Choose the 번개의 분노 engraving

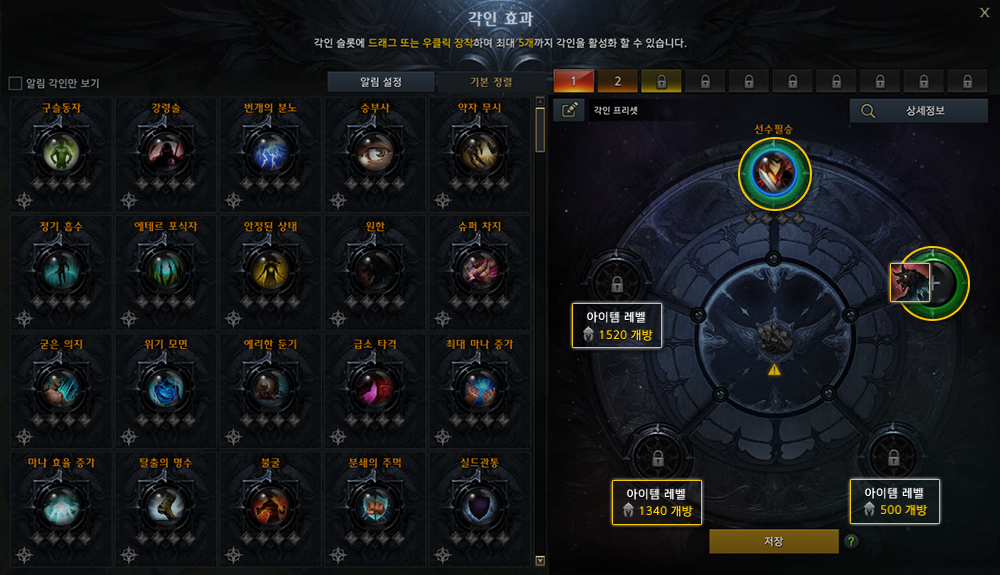point(271,152)
